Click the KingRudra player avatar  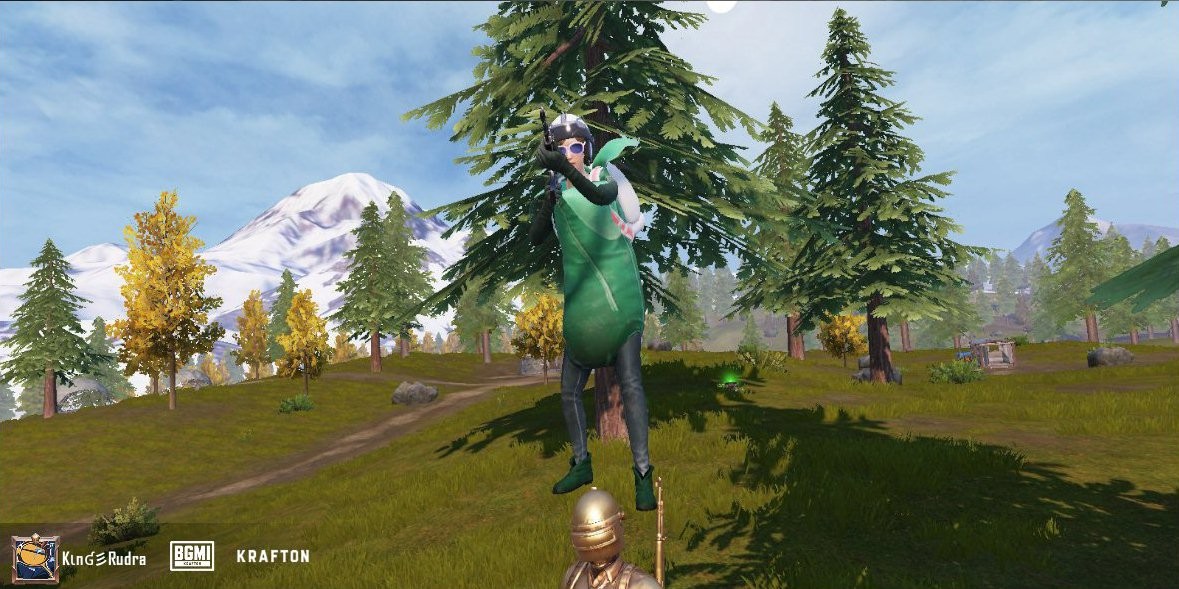coord(35,557)
